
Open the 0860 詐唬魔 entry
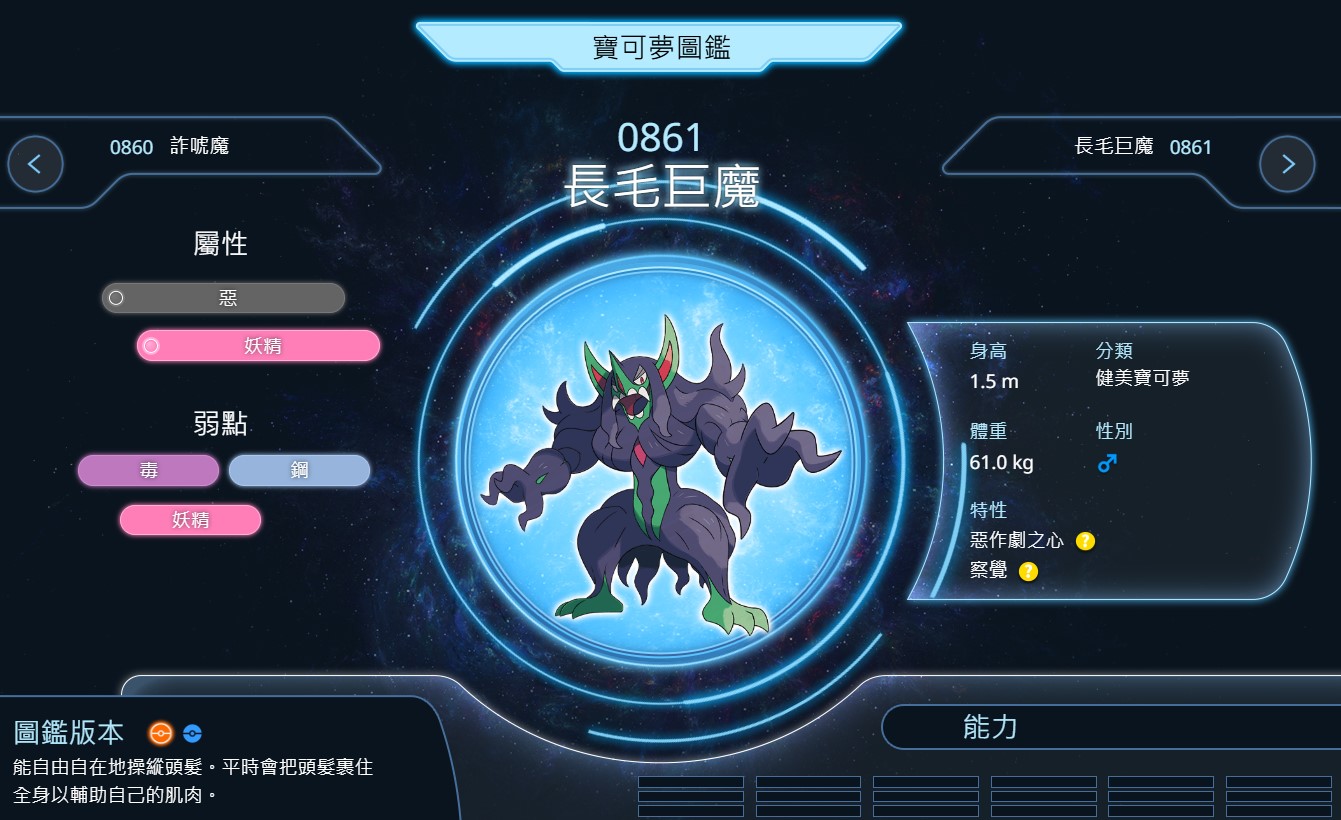(170, 147)
